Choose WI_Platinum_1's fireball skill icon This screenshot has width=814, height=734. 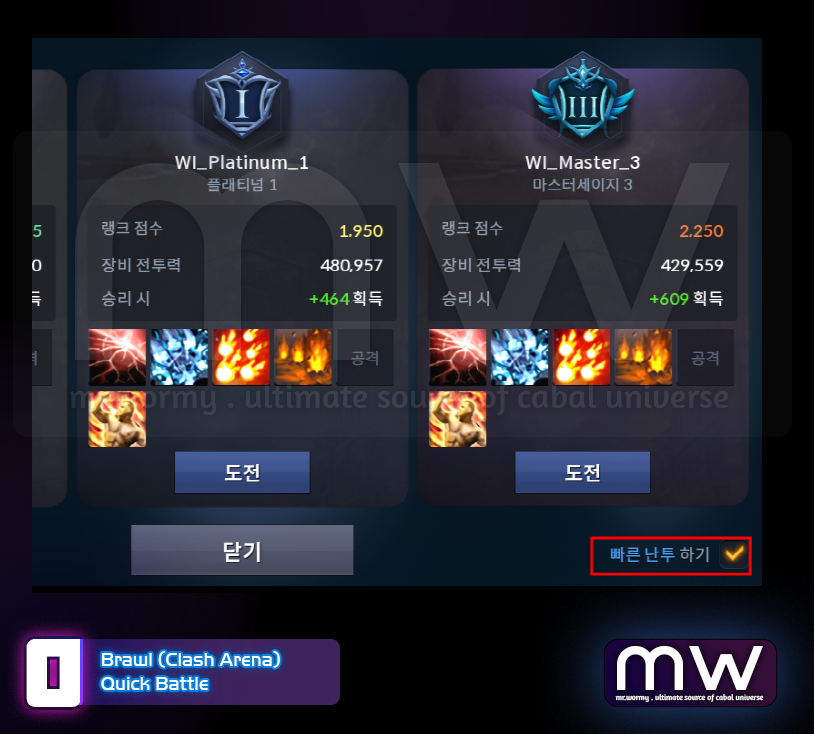pyautogui.click(x=242, y=357)
